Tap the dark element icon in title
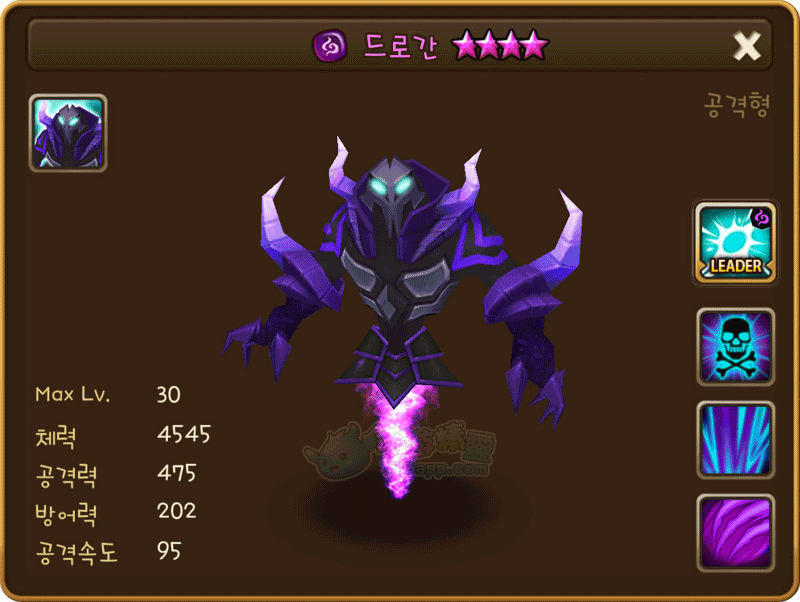The width and height of the screenshot is (800, 602). click(x=329, y=45)
